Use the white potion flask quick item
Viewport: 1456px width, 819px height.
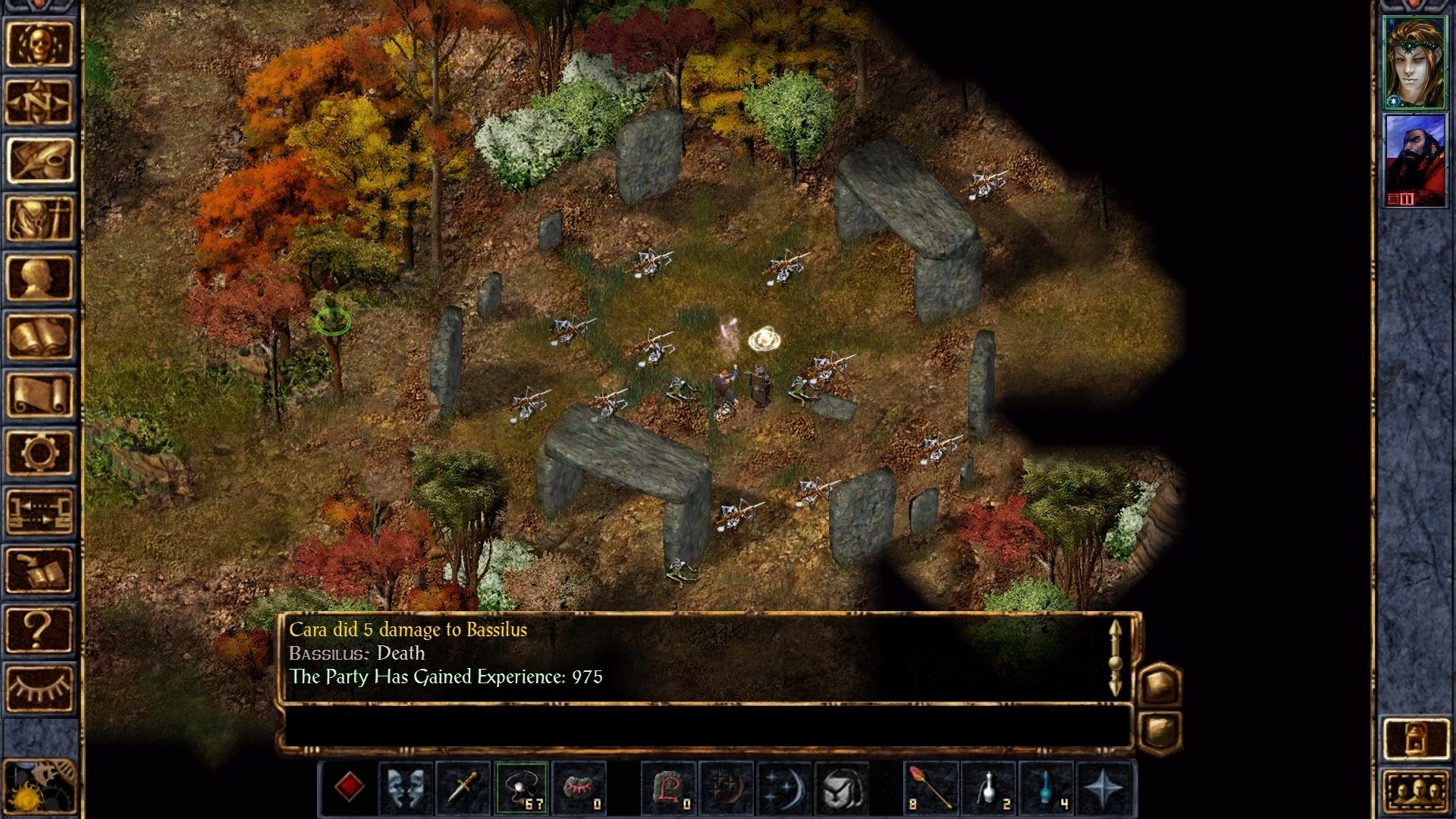pyautogui.click(x=988, y=787)
